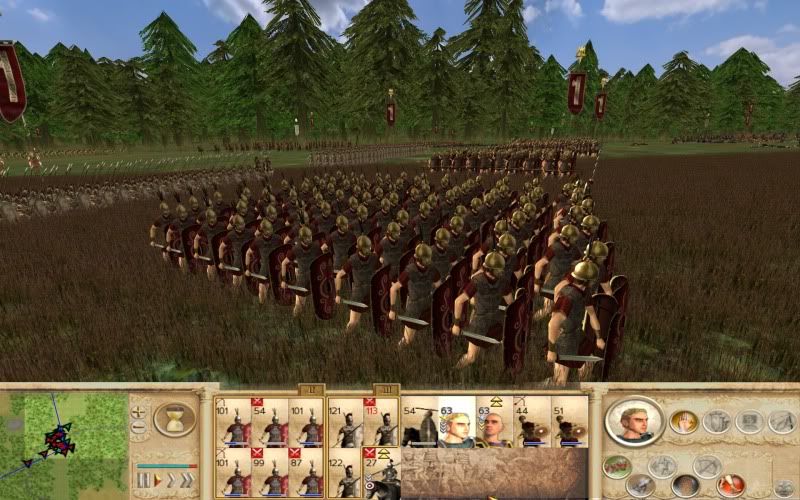Set battle speed to fastest triple arrow

coord(185,480)
